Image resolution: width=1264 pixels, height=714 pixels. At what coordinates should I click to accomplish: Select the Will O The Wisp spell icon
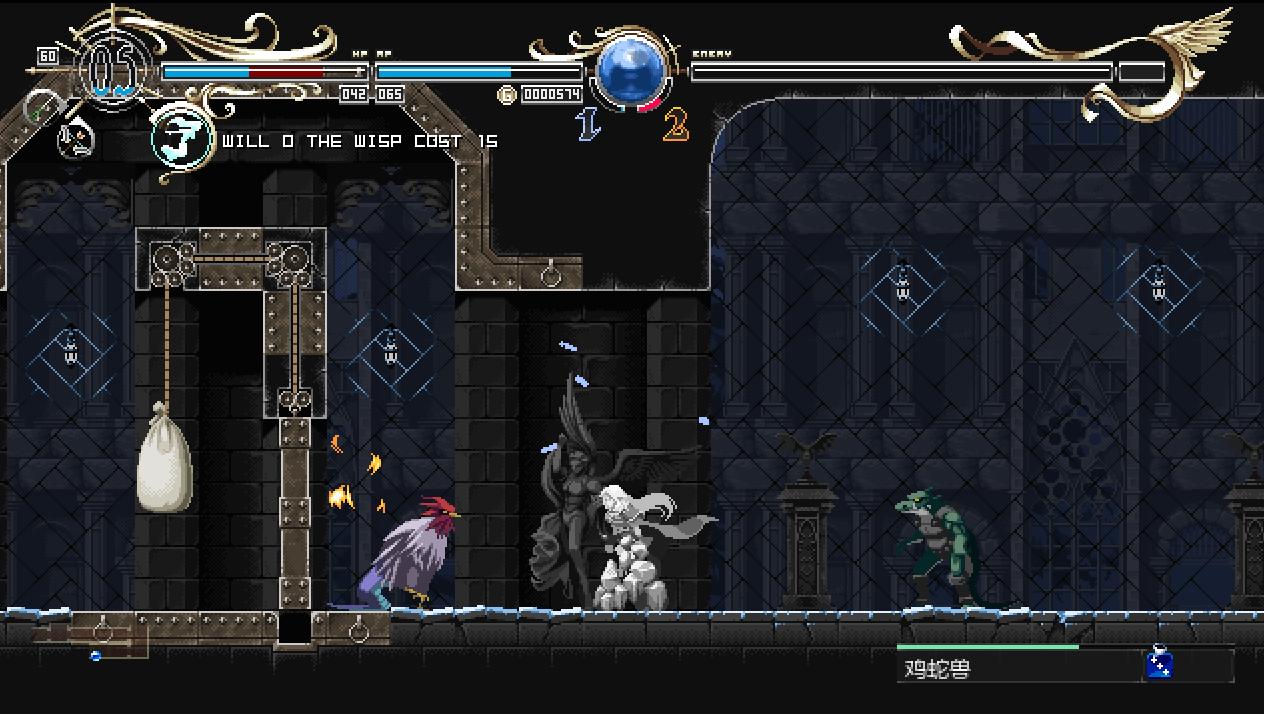(x=182, y=140)
